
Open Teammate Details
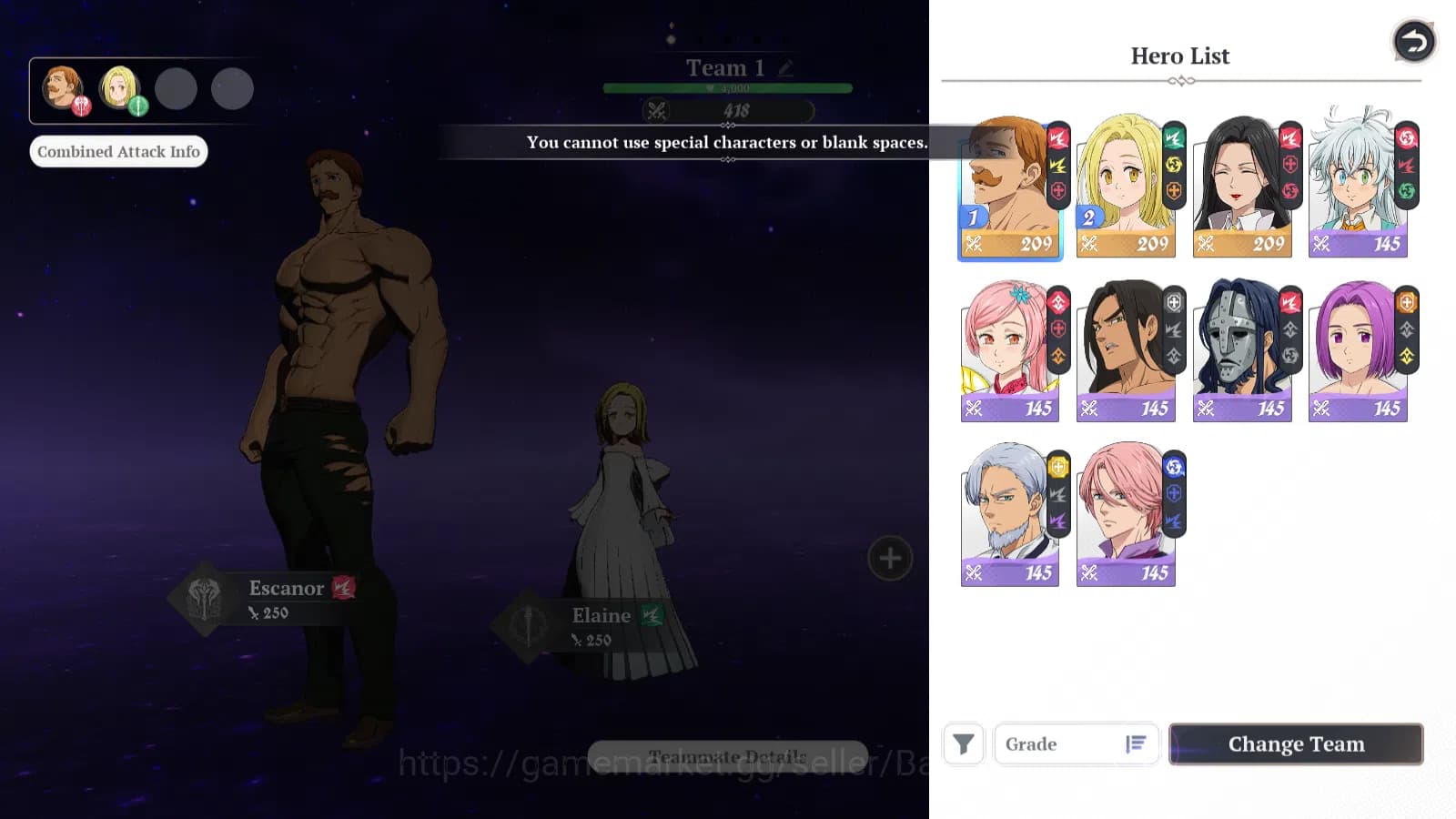click(727, 756)
